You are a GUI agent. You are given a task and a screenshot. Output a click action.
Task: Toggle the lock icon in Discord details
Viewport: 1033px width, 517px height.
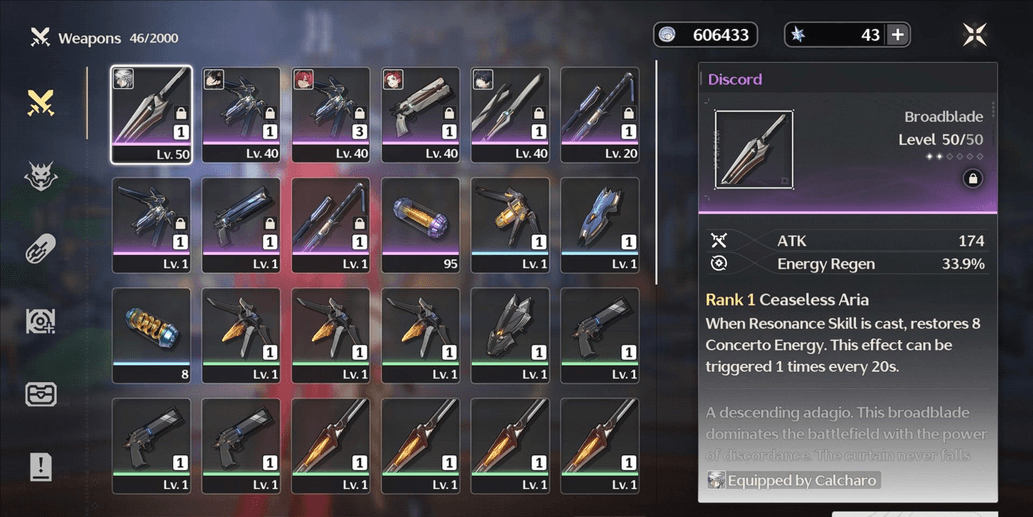(971, 178)
